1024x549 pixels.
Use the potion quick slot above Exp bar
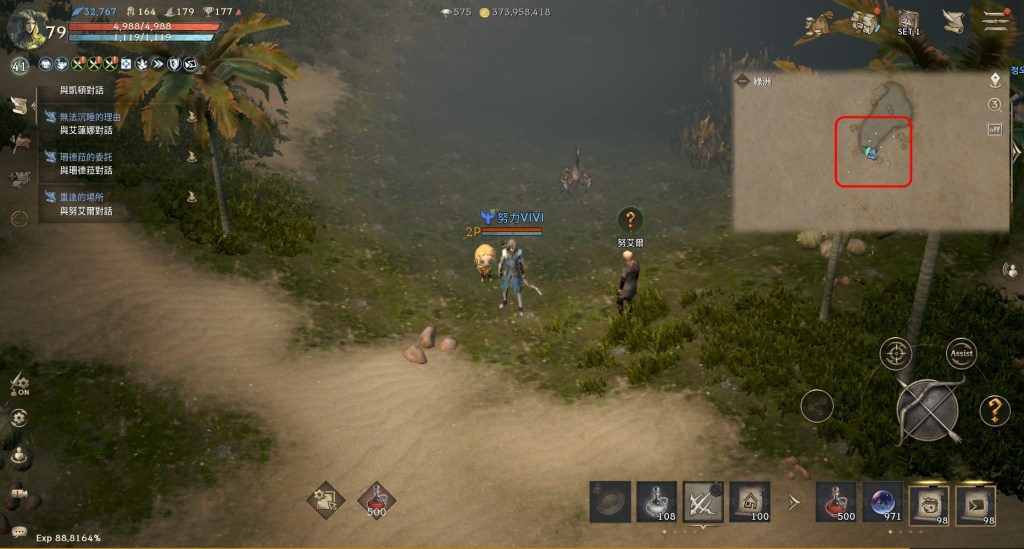pos(376,497)
